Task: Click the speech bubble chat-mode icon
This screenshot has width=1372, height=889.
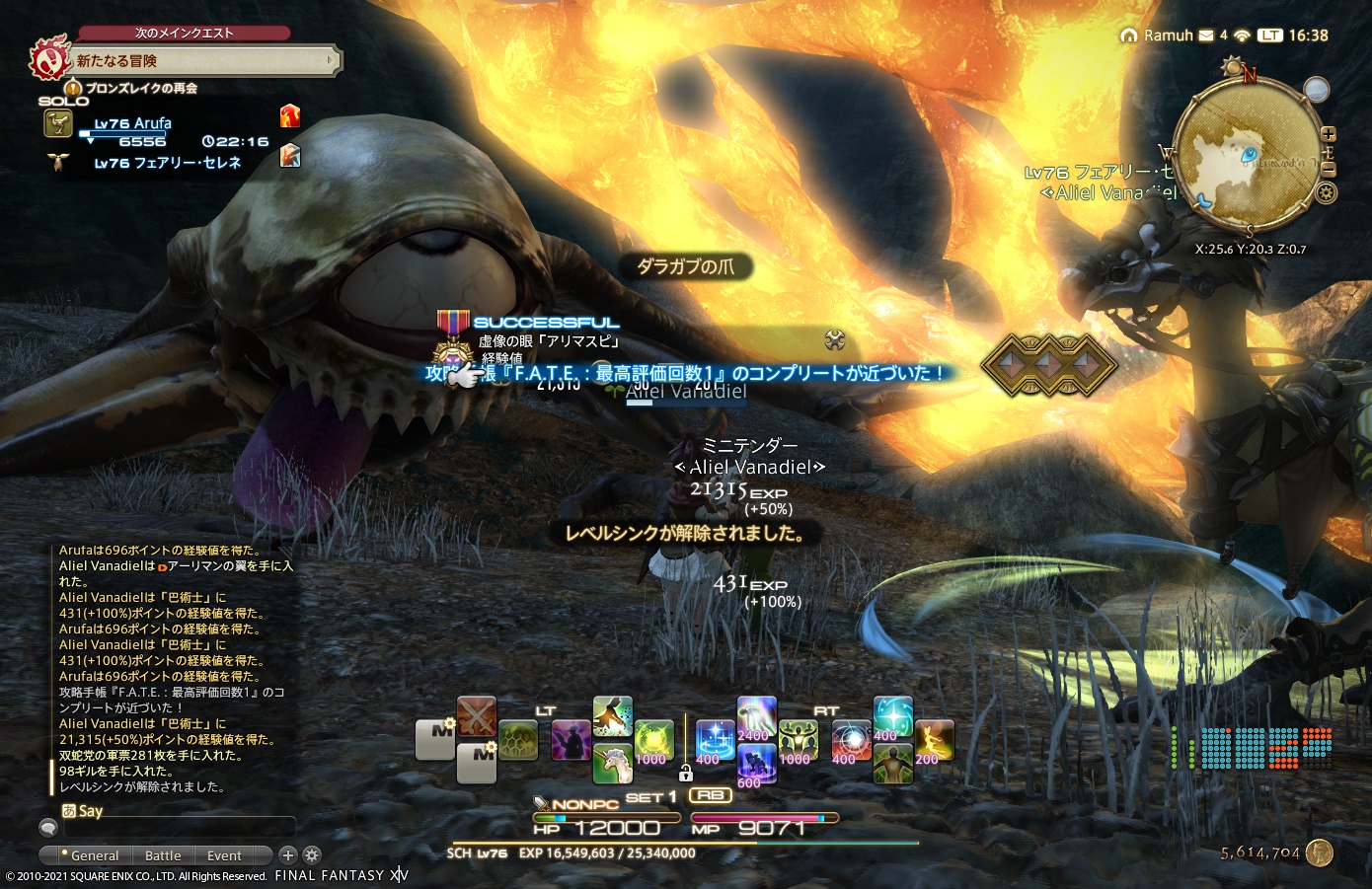Action: (48, 827)
